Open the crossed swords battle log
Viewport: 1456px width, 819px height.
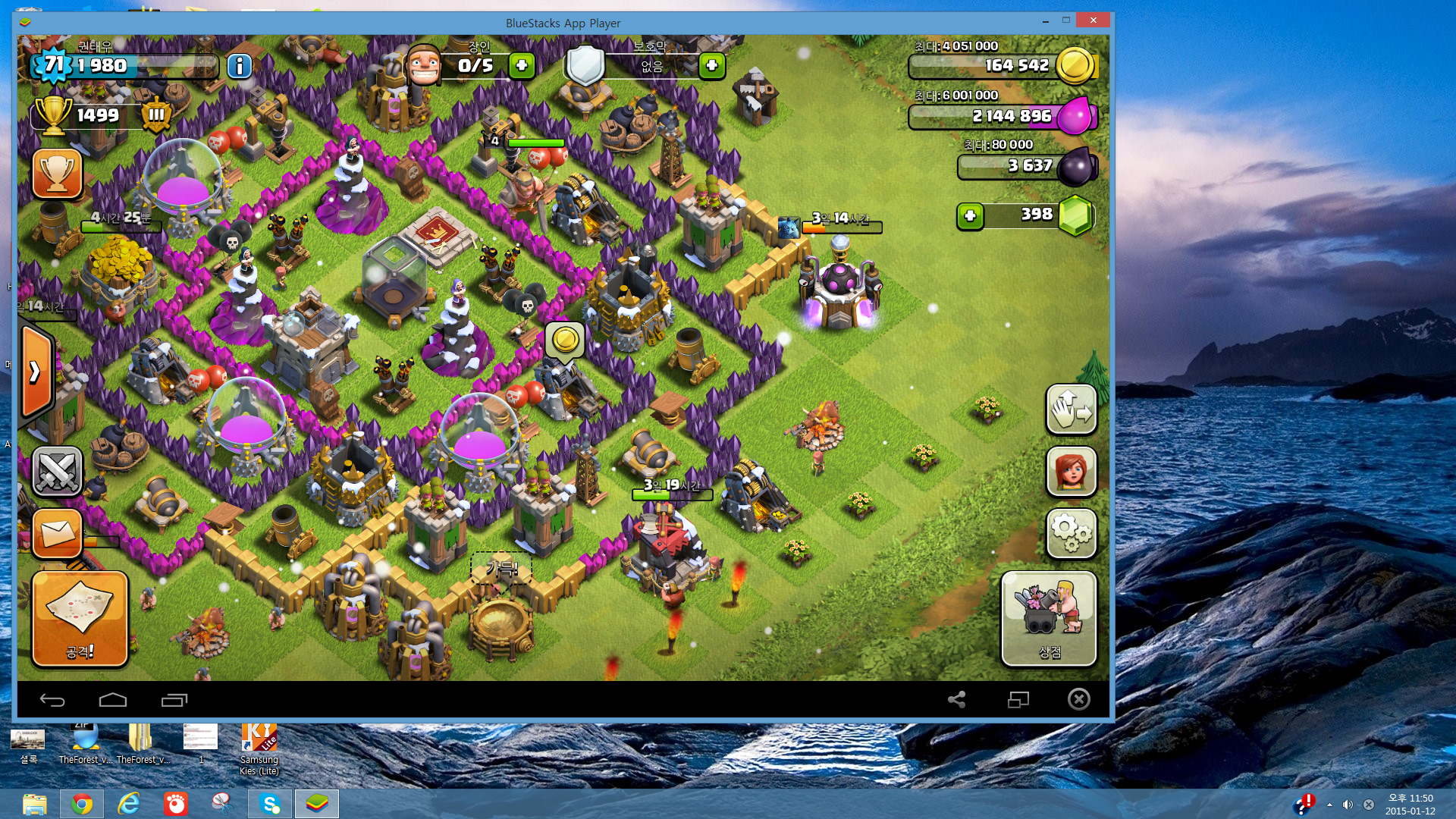tap(57, 471)
